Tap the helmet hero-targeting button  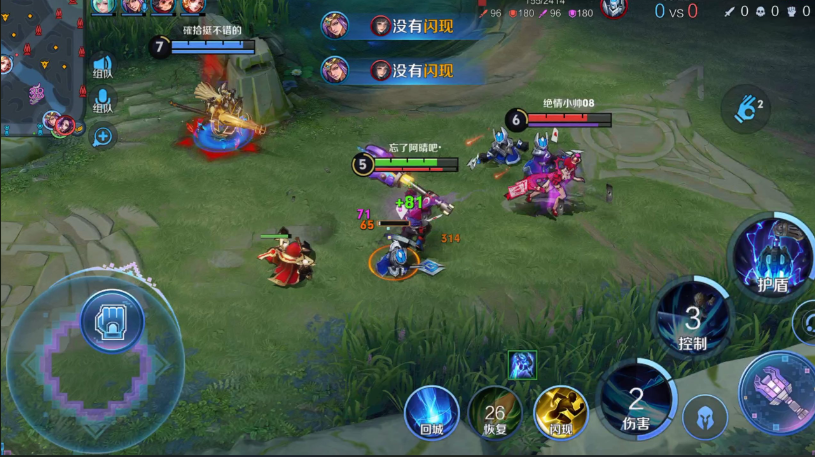tap(704, 417)
